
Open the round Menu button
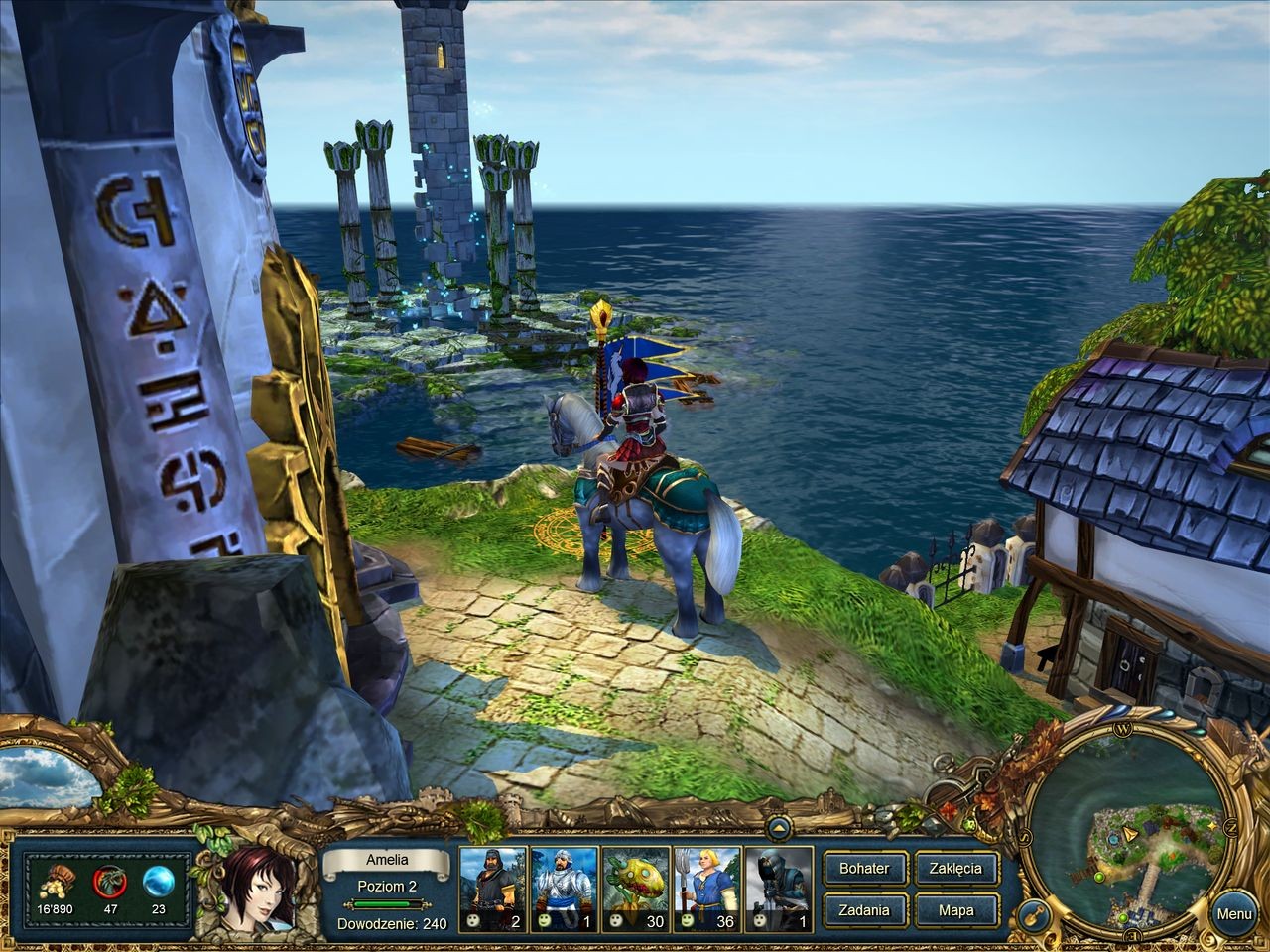click(x=1233, y=914)
